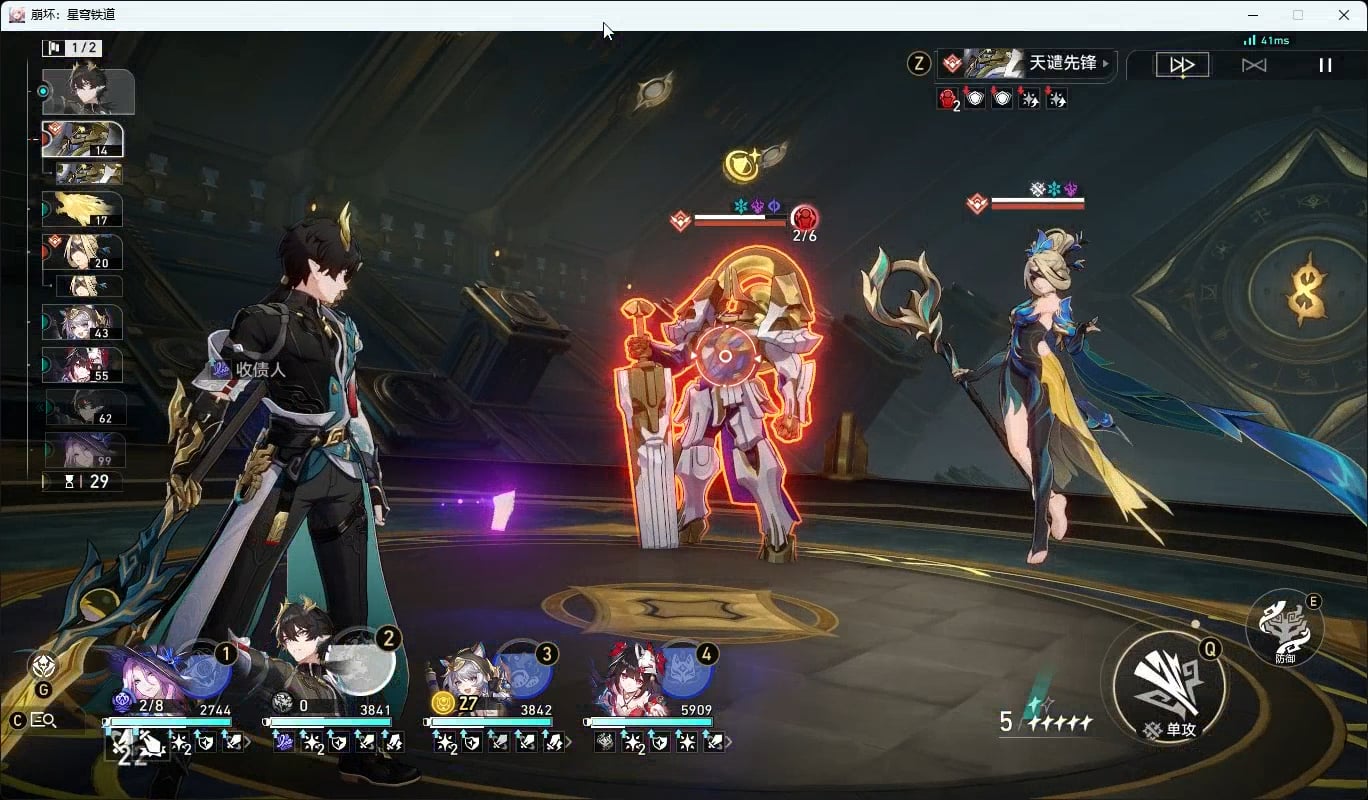
Task: Select the turn order entry numbered 43
Action: 83,322
